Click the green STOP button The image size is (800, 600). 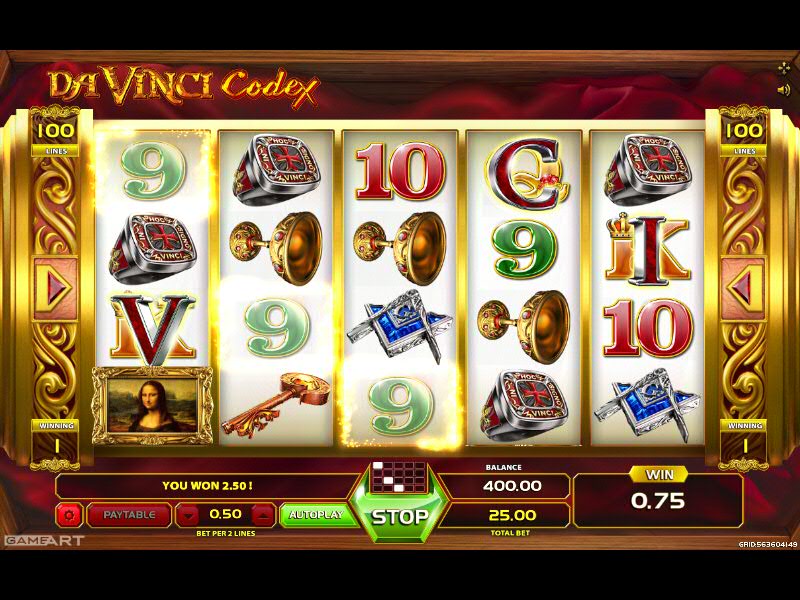click(400, 516)
